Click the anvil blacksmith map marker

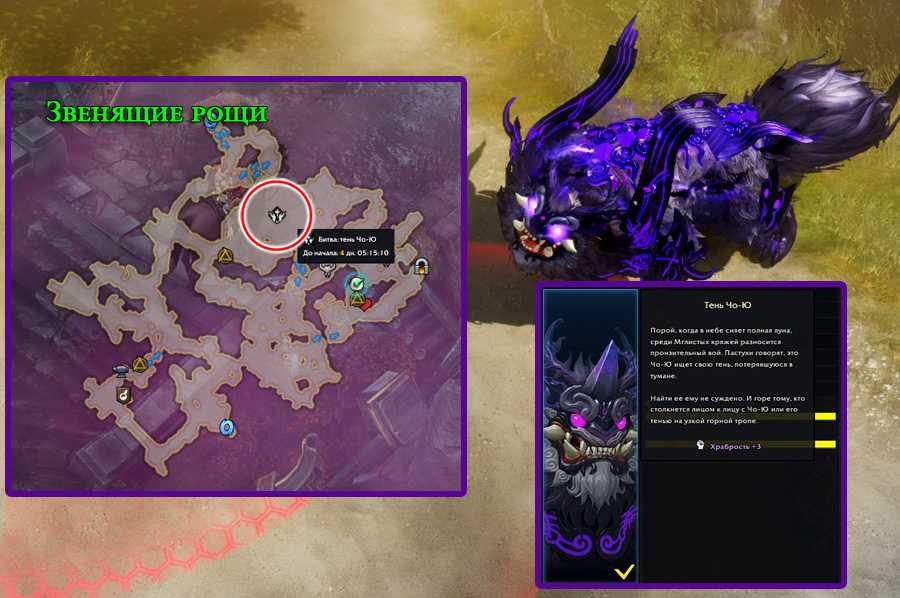pos(122,367)
